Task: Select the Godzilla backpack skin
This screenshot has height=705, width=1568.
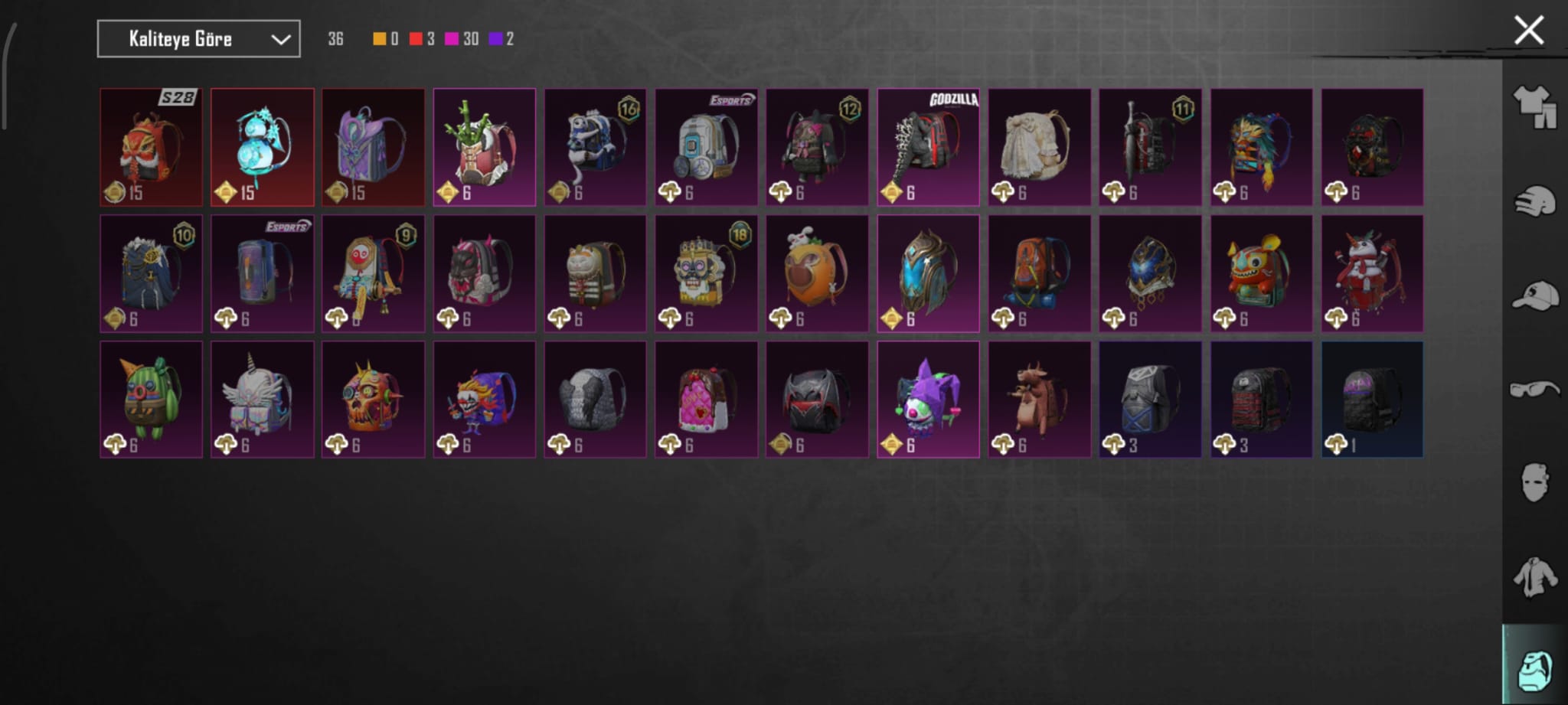Action: click(928, 147)
